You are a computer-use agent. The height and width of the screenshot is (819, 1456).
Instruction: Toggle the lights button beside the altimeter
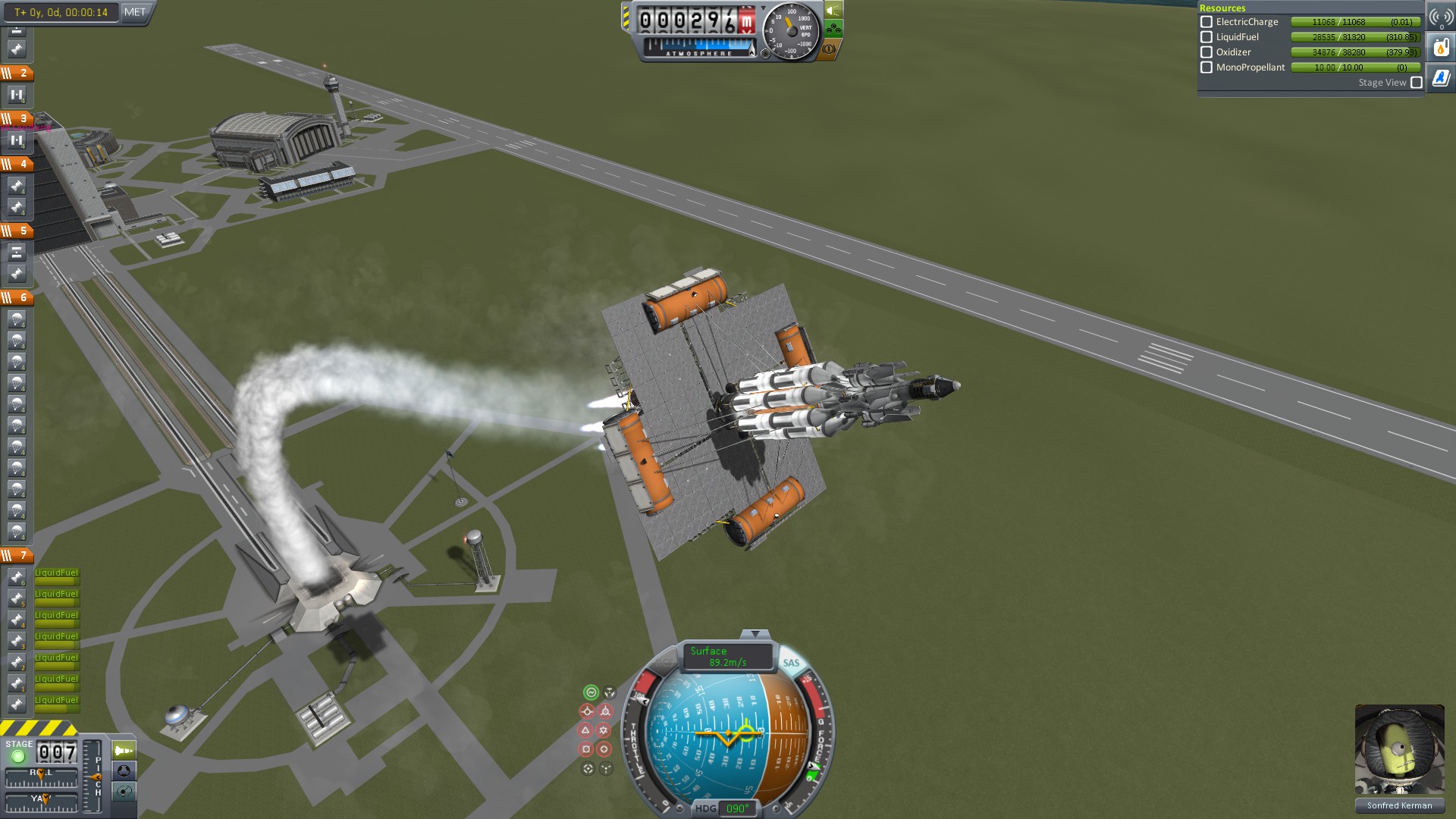(833, 11)
